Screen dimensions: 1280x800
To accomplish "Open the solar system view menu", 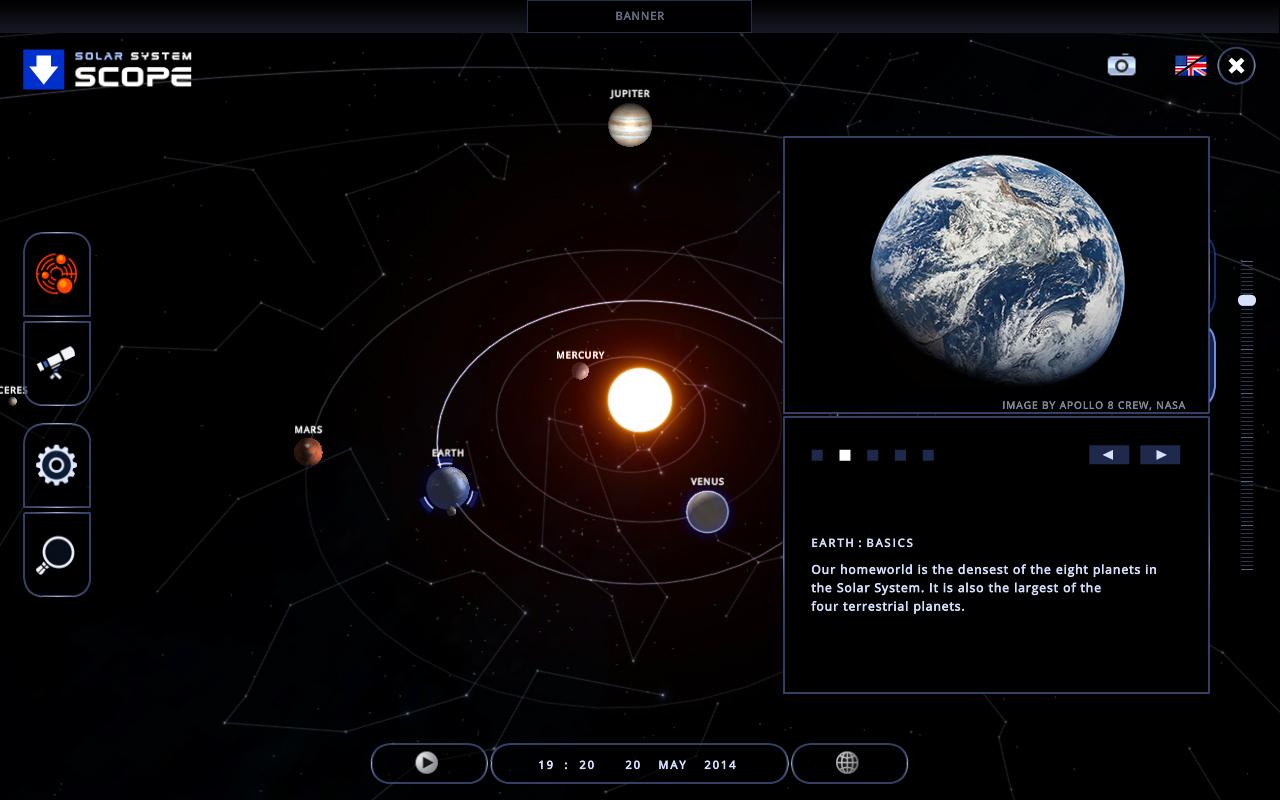I will click(57, 275).
